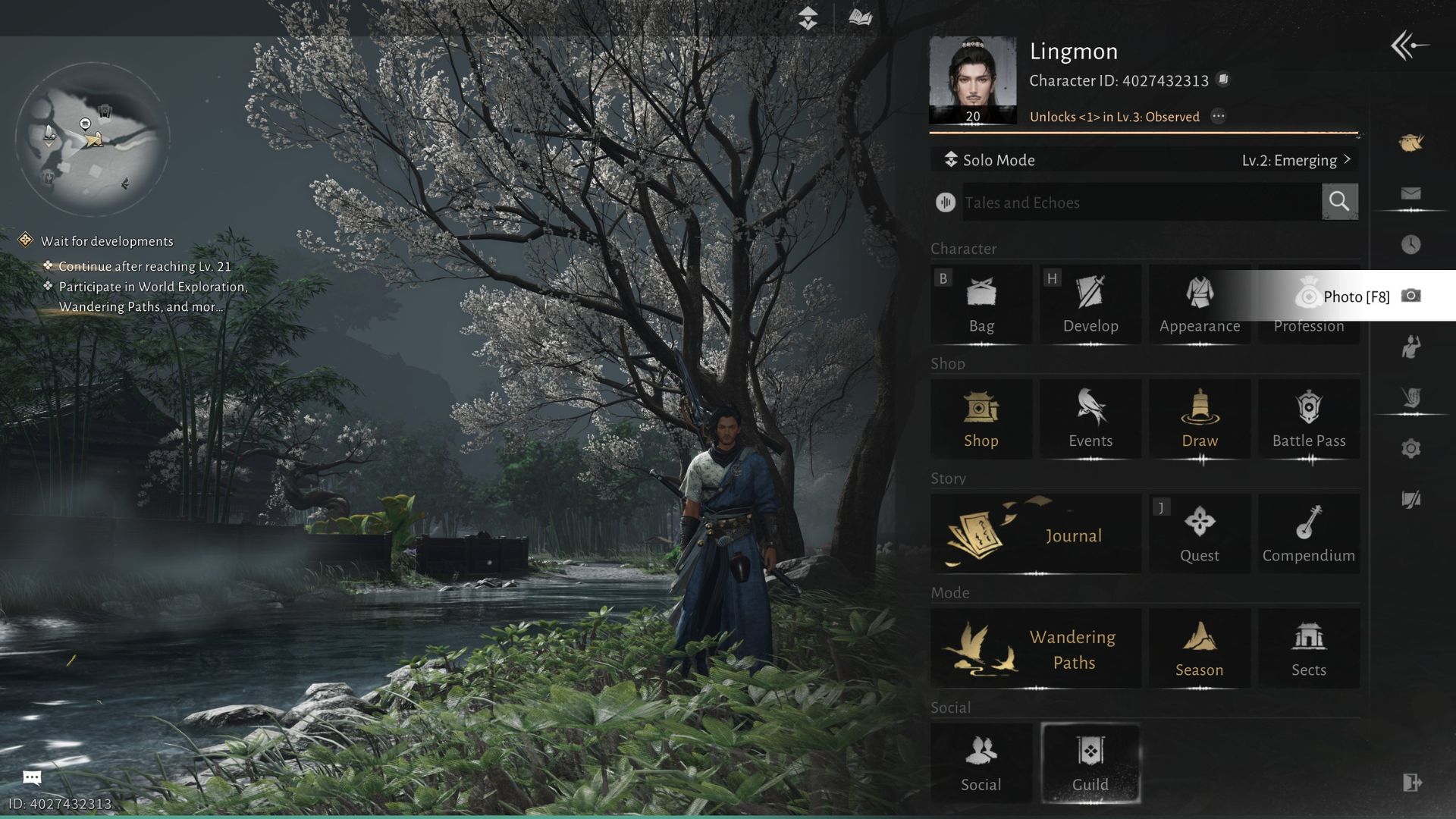Open the Shop
Viewport: 1456px width, 819px height.
click(981, 419)
